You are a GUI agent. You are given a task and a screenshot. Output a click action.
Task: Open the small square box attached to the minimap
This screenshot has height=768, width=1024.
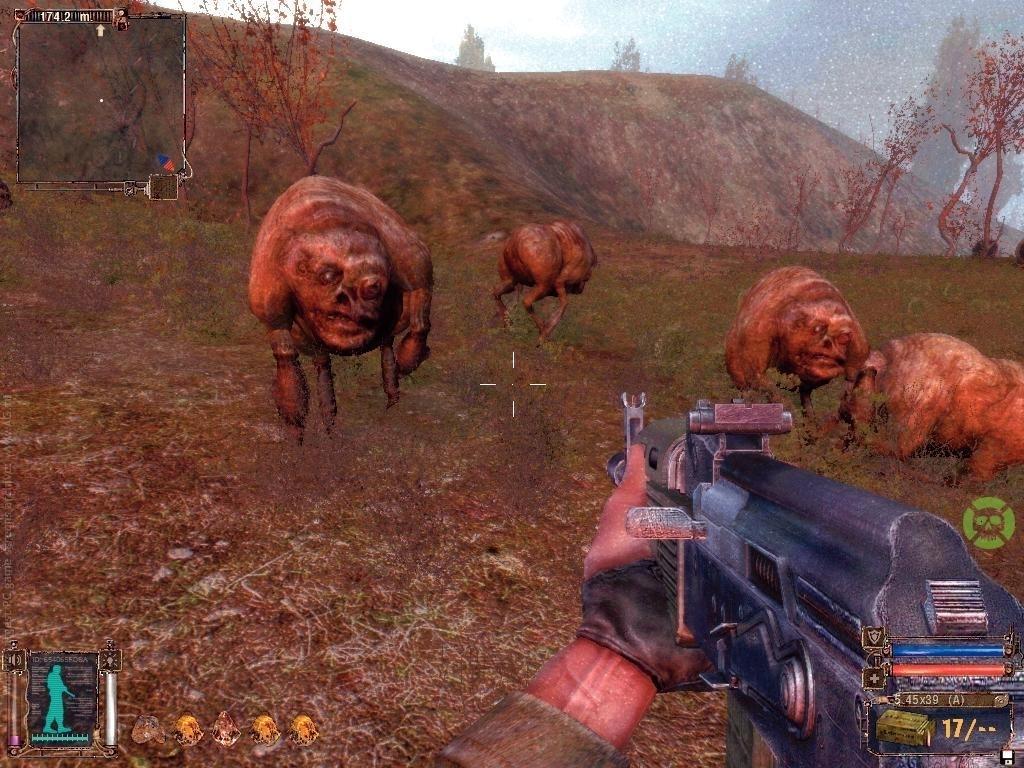(163, 187)
